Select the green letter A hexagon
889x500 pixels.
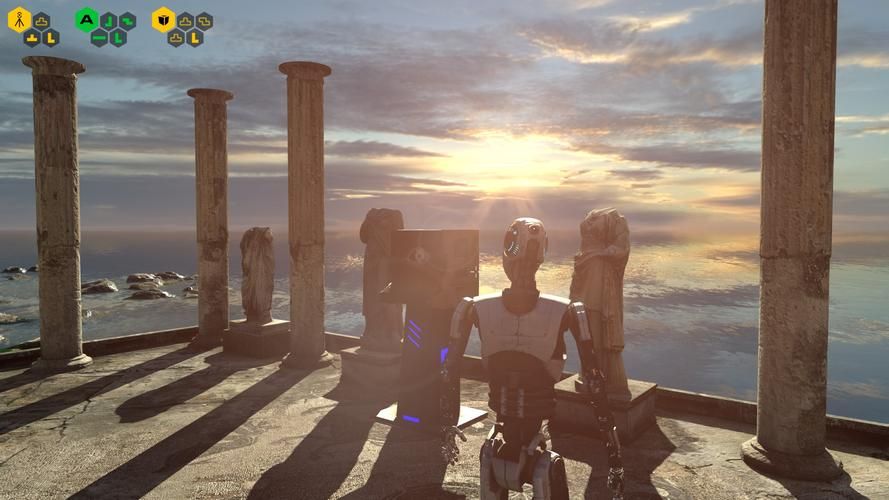point(87,19)
